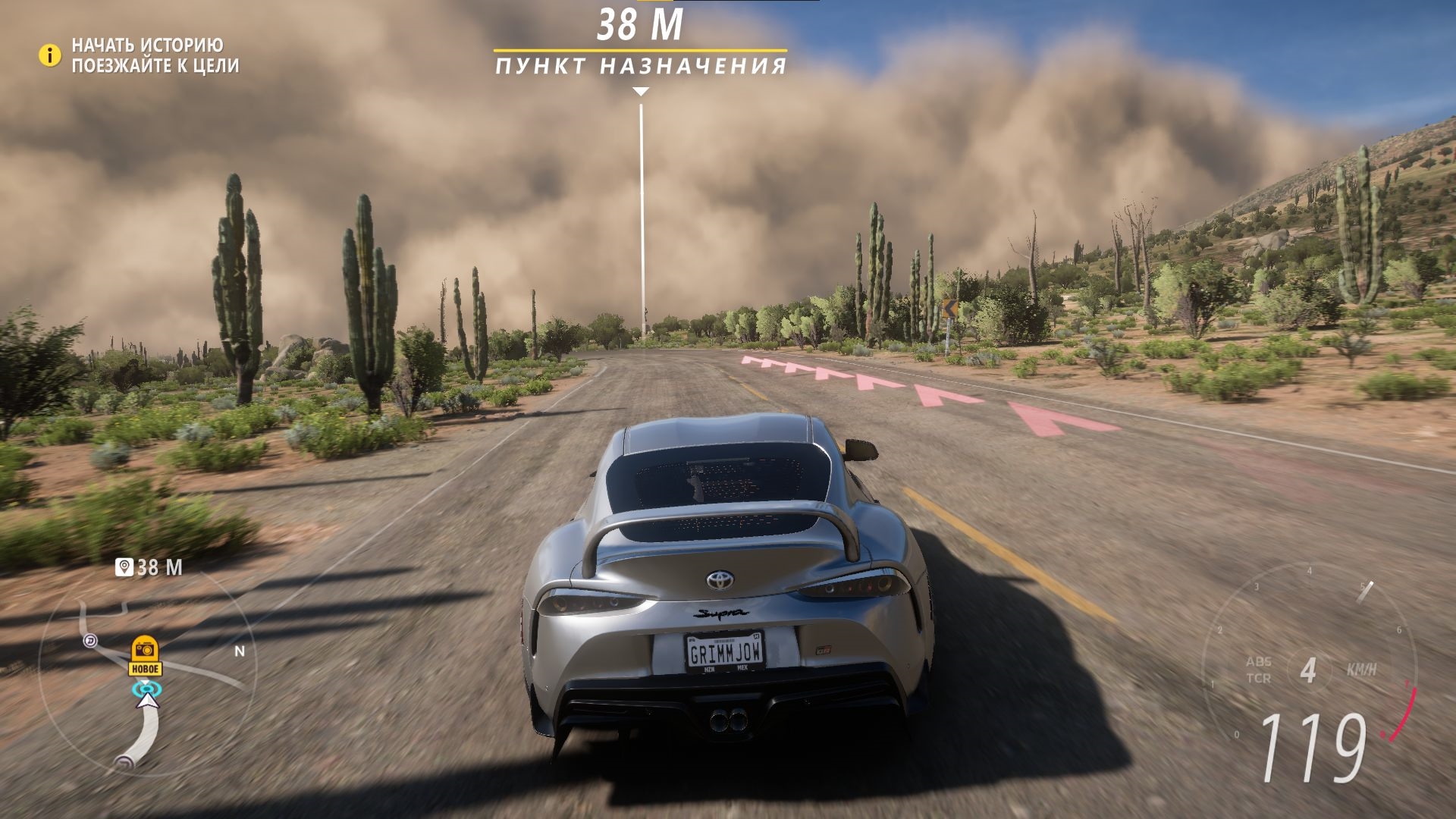Click the player arrow on the minimap
1456x819 pixels.
(x=148, y=700)
